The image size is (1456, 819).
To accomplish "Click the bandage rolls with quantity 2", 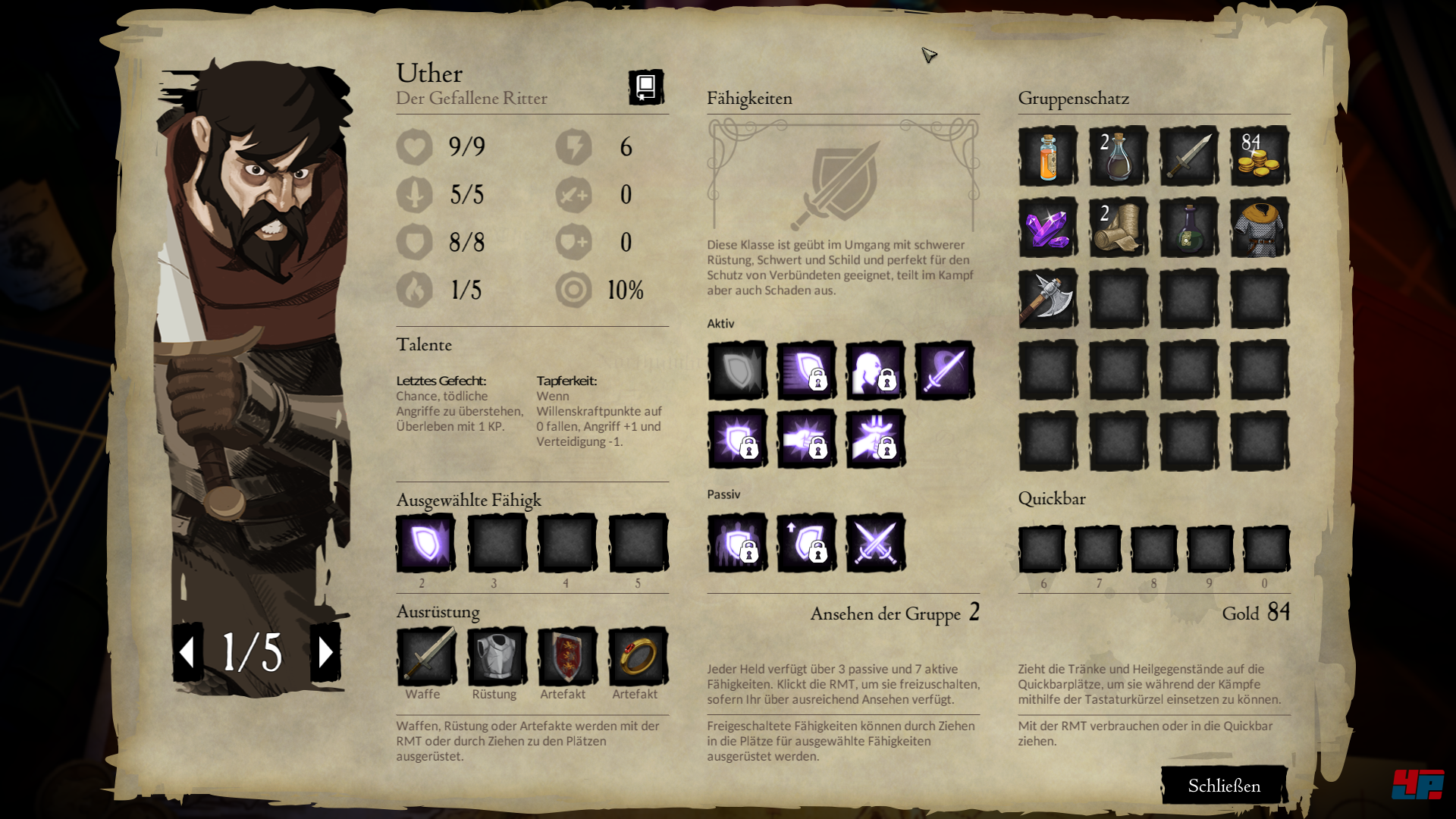I will [1119, 228].
